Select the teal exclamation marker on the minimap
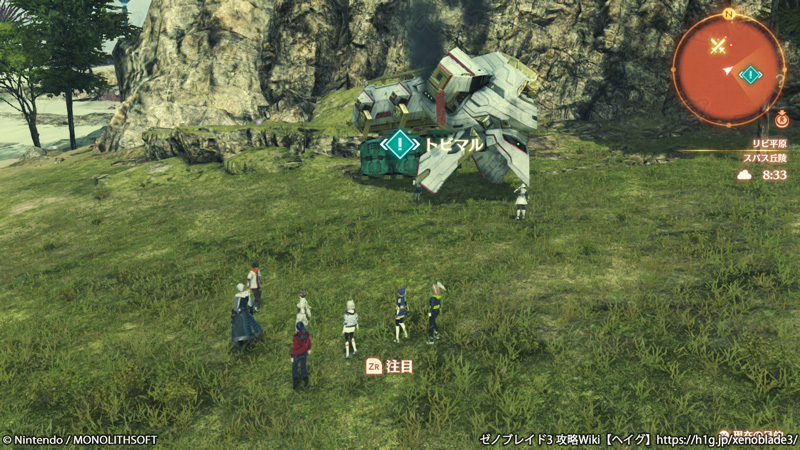The height and width of the screenshot is (450, 800). click(x=750, y=74)
